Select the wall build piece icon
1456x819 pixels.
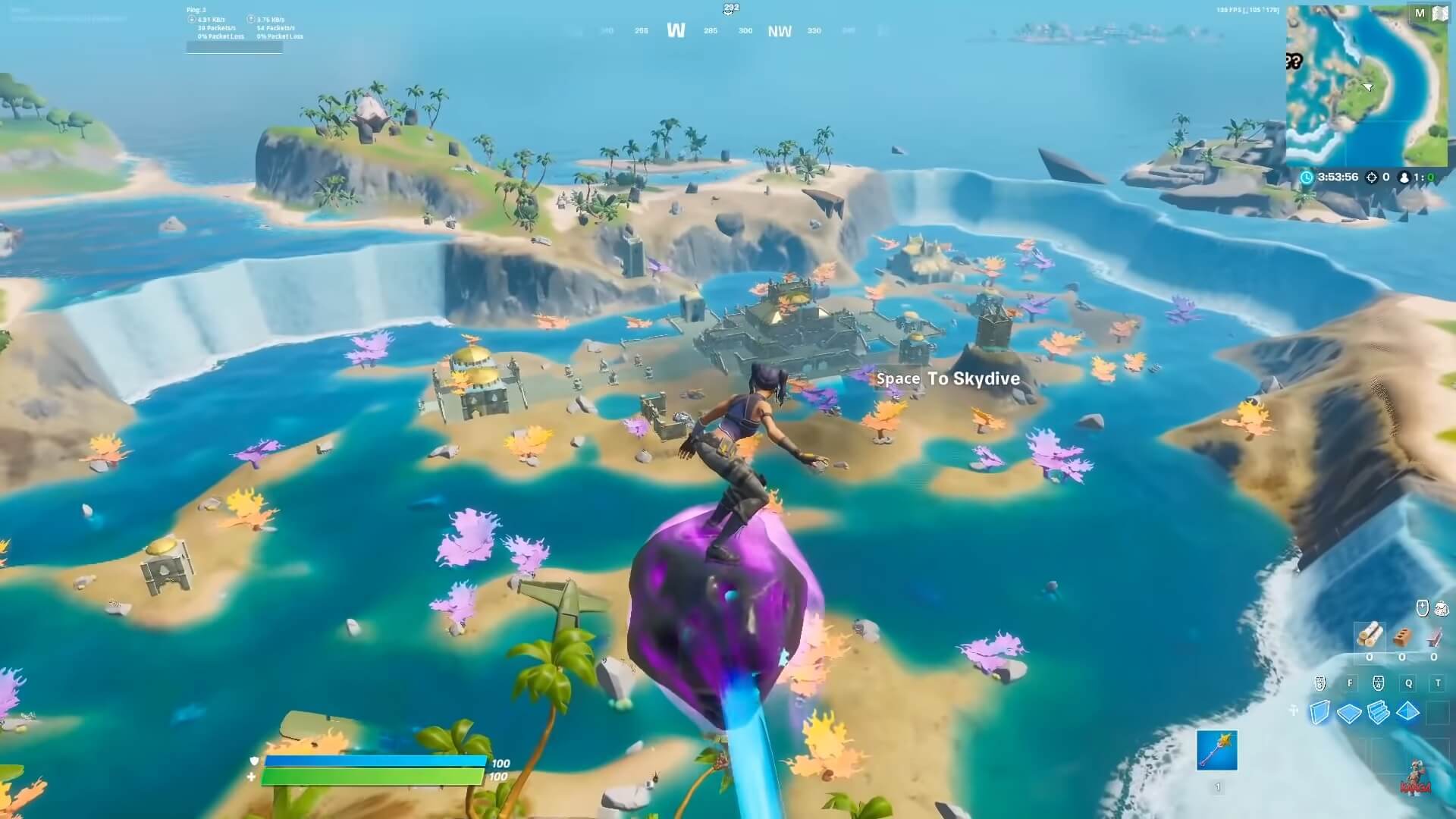click(1321, 711)
